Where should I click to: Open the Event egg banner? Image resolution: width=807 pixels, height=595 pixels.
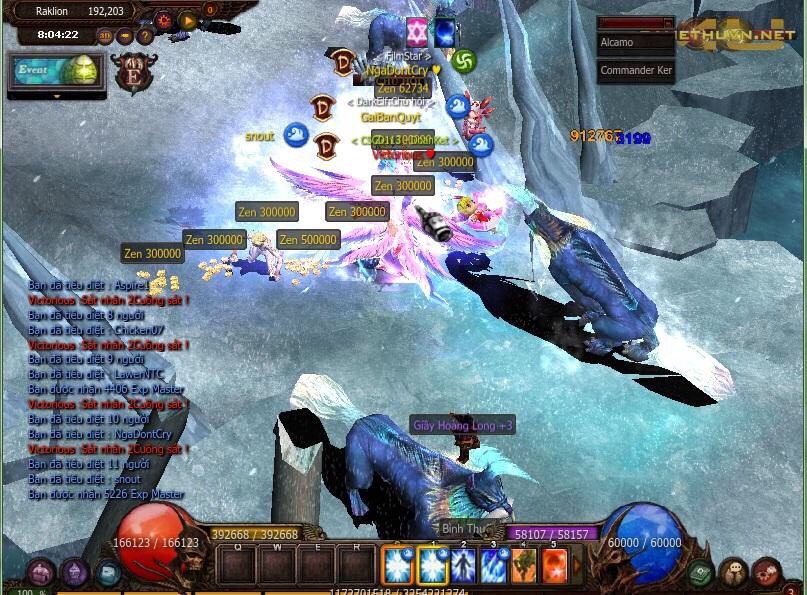(x=57, y=72)
